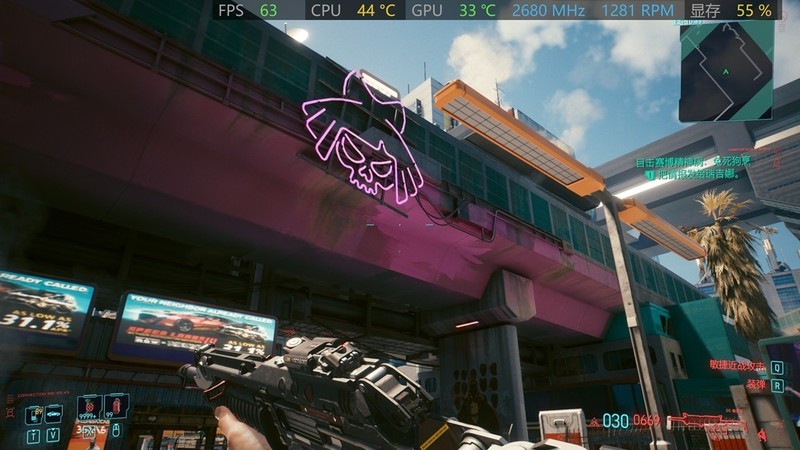This screenshot has width=800, height=450.
Task: Use the red inhaler consumable slot
Action: tap(116, 407)
